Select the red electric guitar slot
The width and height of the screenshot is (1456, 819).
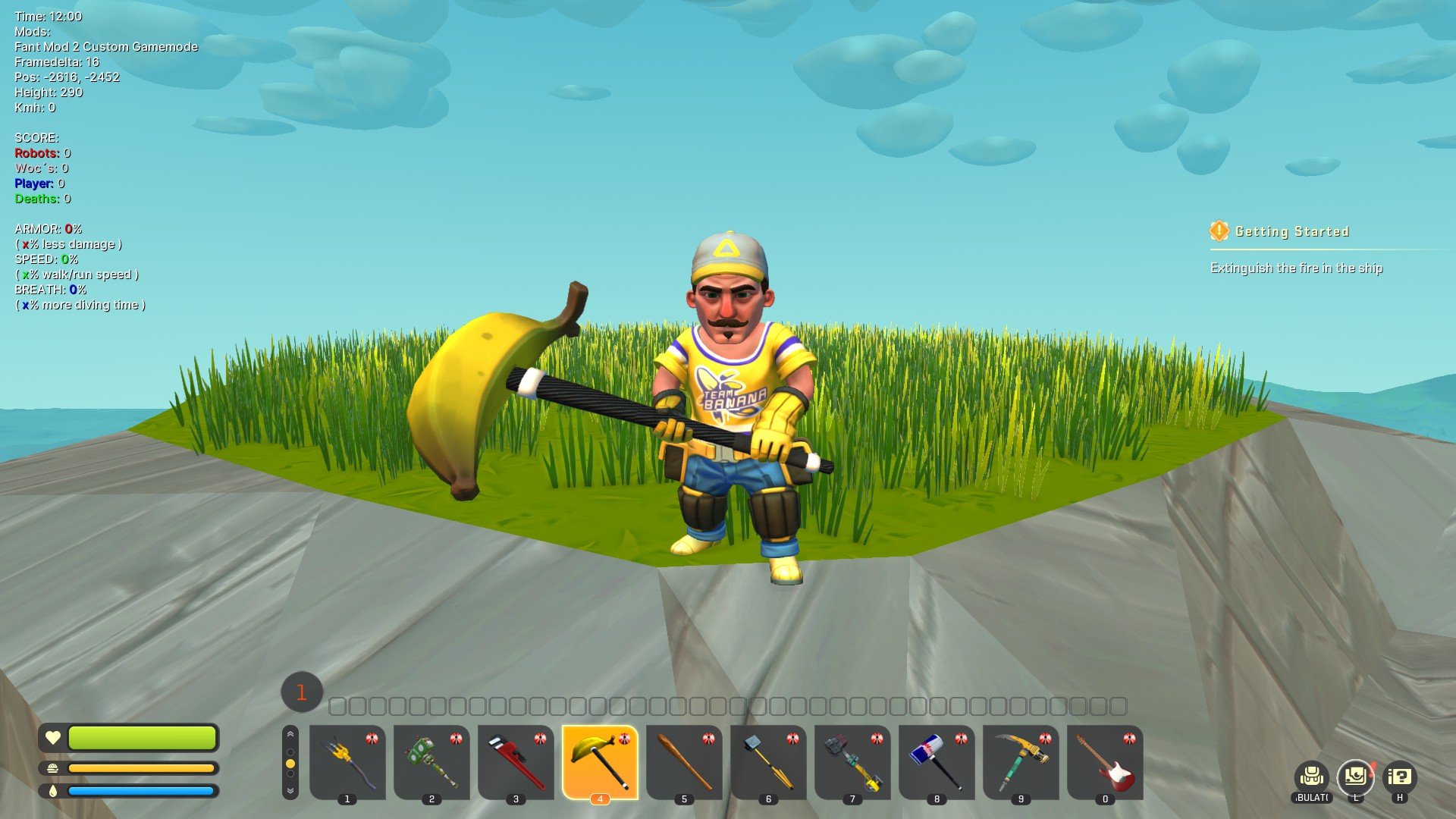1105,761
